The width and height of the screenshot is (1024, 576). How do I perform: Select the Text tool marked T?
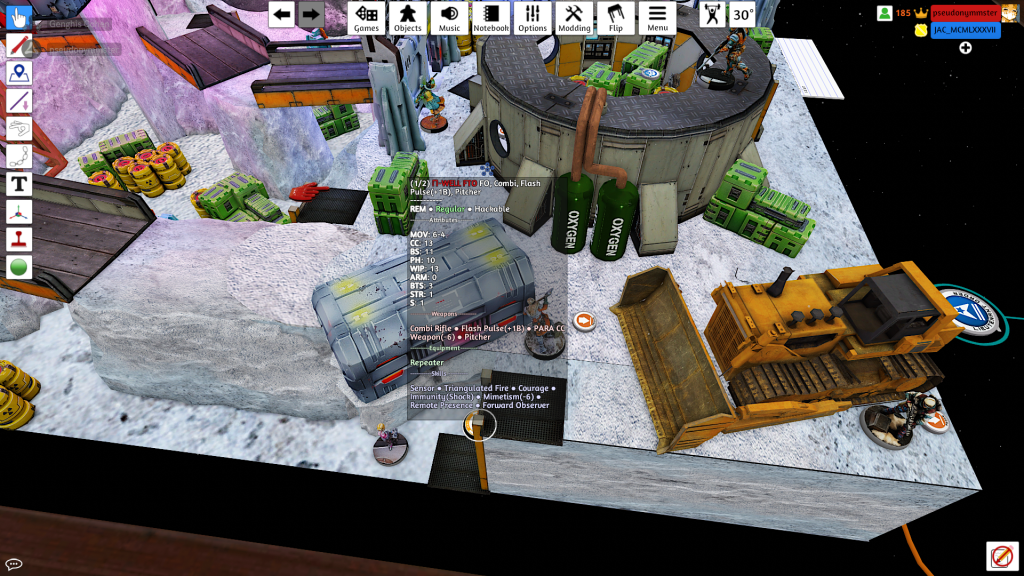19,184
